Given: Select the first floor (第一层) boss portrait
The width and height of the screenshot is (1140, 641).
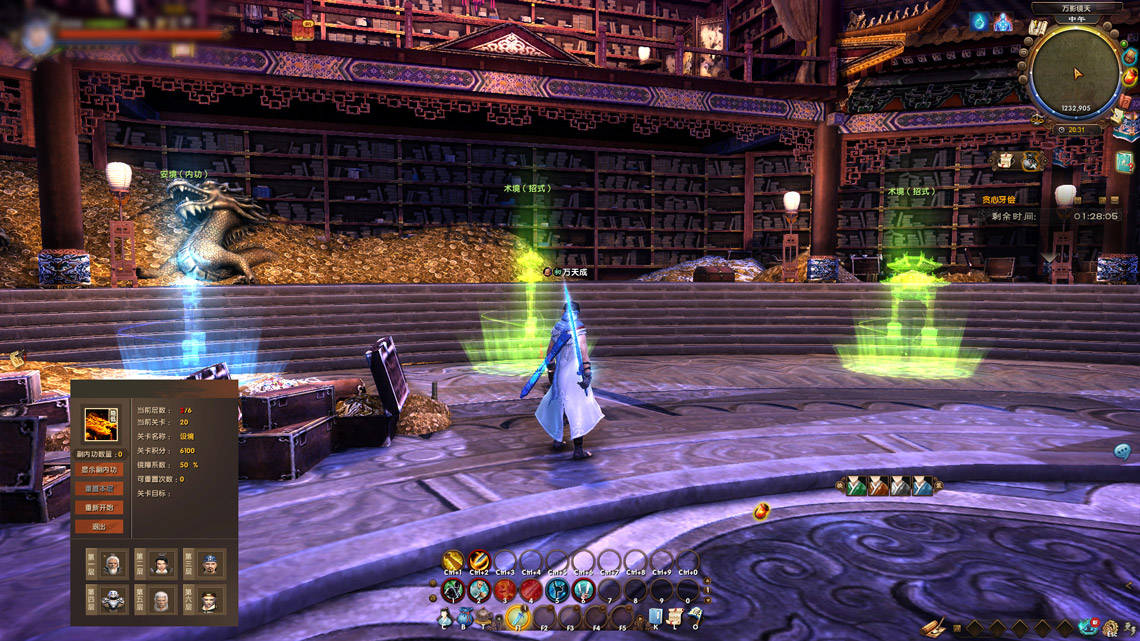Looking at the screenshot, I should pyautogui.click(x=113, y=565).
